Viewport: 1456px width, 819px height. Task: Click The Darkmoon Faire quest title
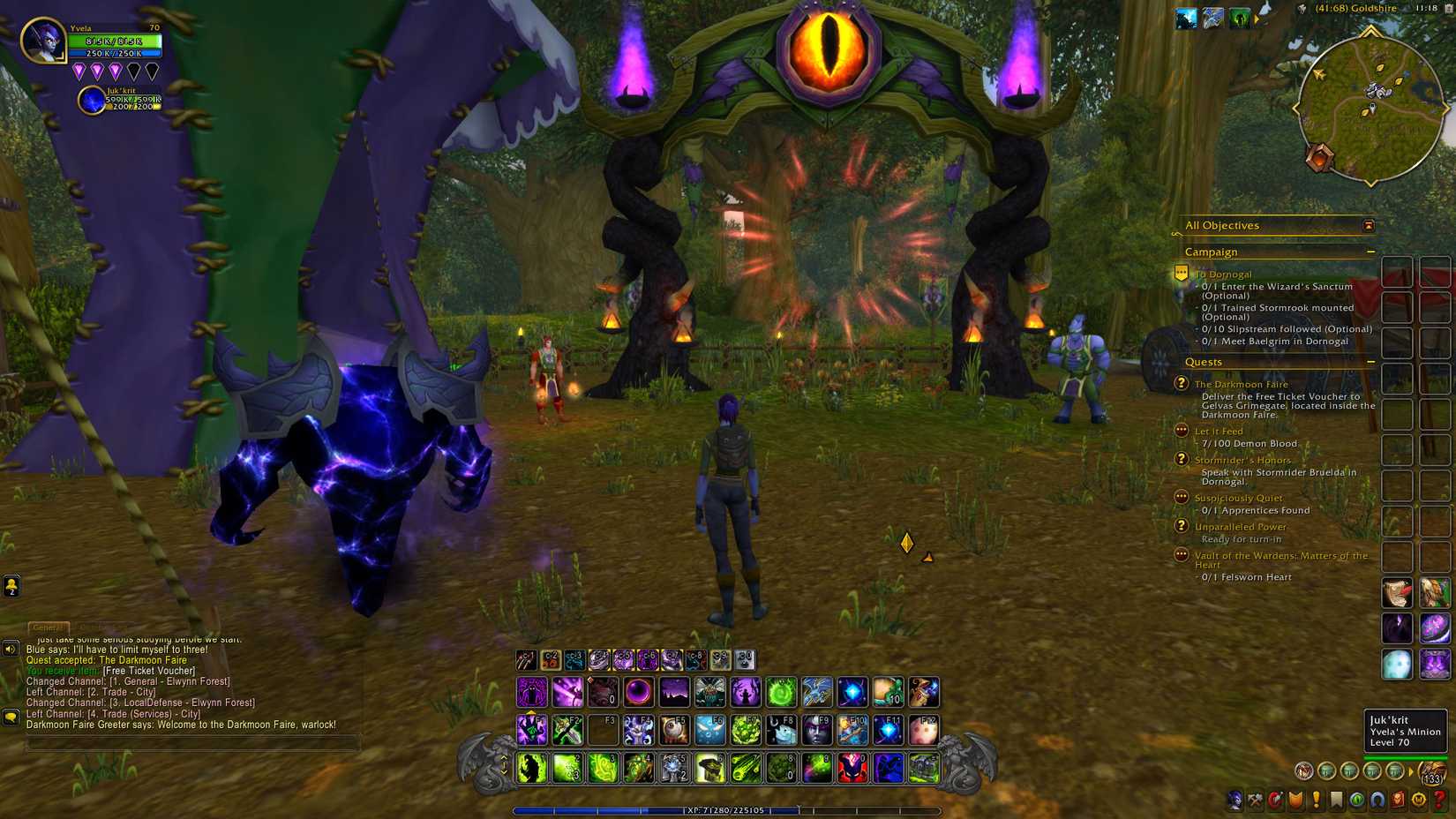(x=1241, y=384)
